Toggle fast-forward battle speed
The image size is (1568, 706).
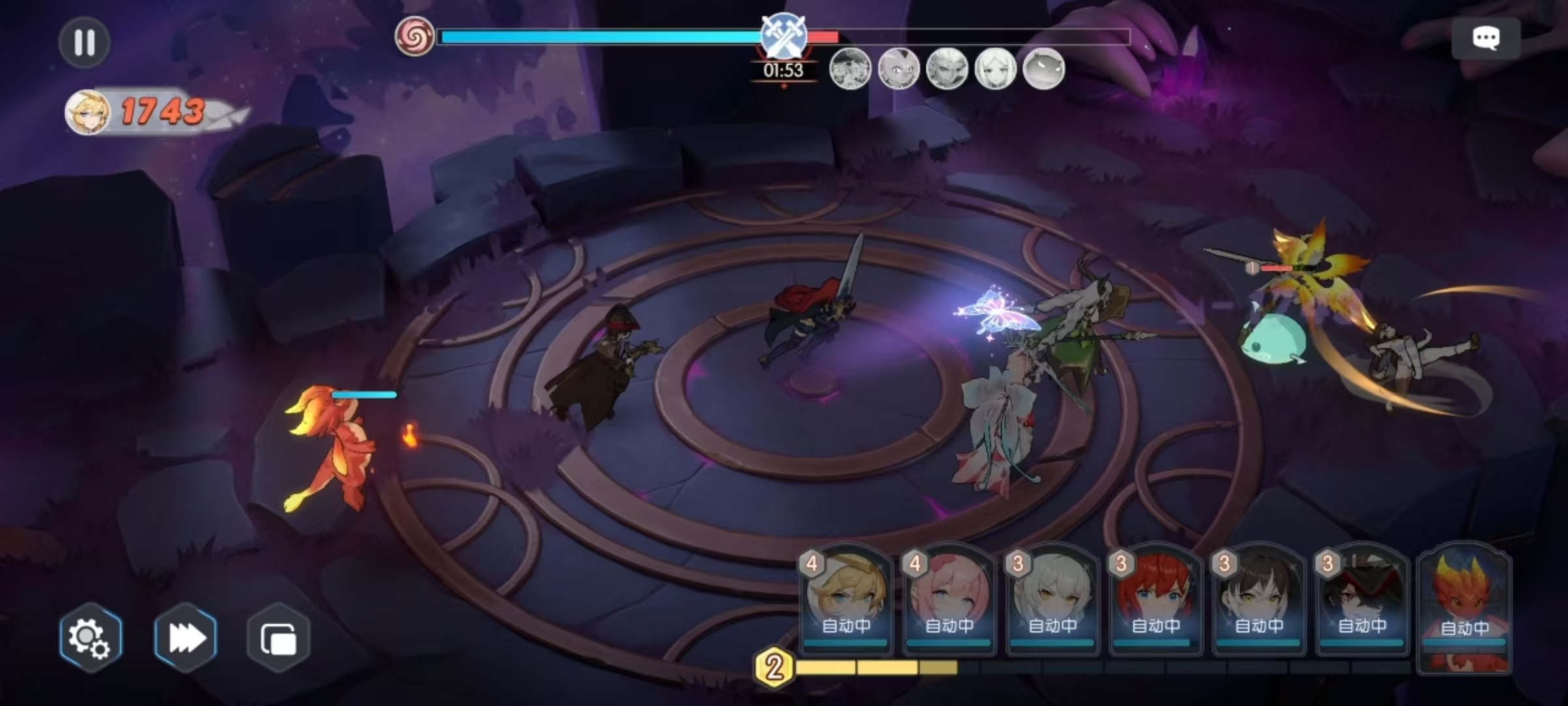click(x=186, y=638)
